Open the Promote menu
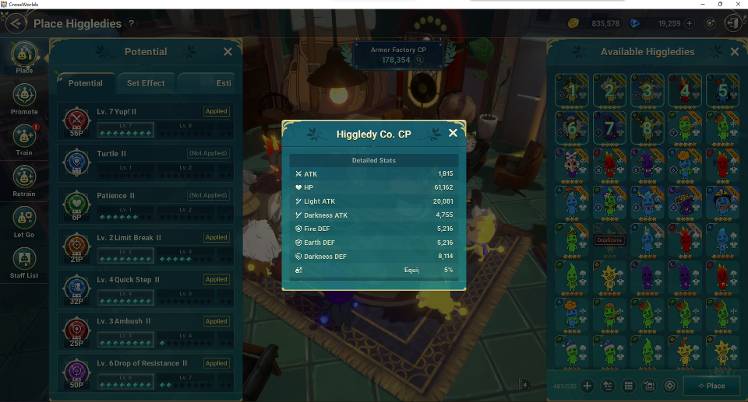The height and width of the screenshot is (402, 748). (x=24, y=96)
